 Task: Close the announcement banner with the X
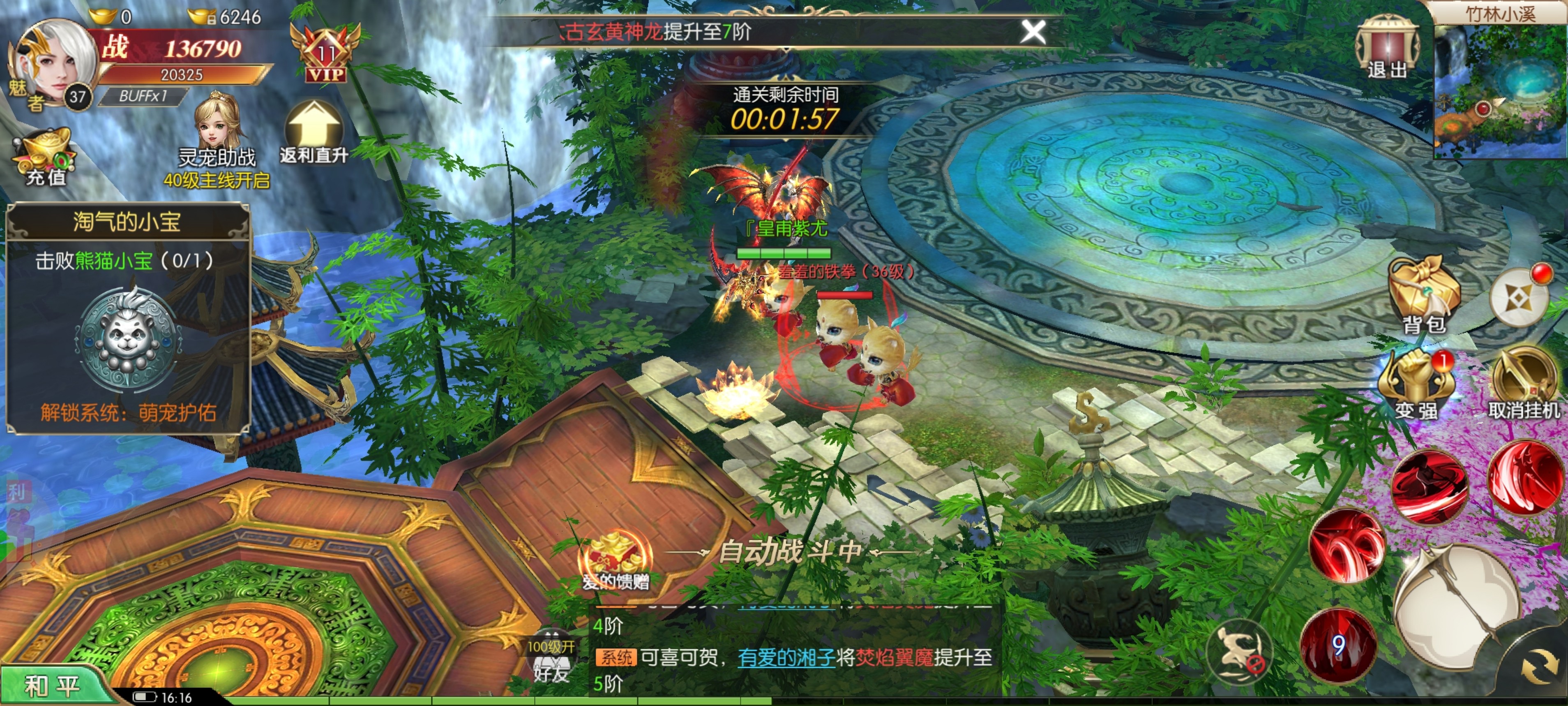[x=1032, y=32]
